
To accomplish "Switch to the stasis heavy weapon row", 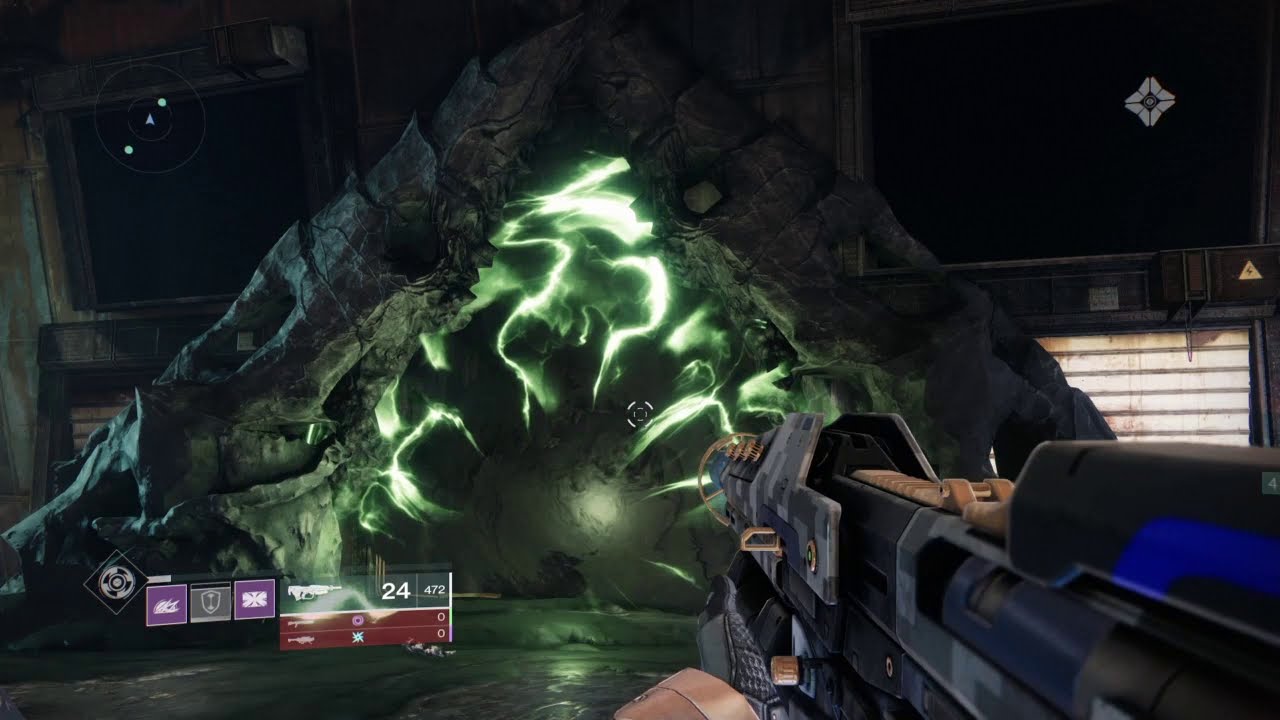I will pyautogui.click(x=365, y=636).
